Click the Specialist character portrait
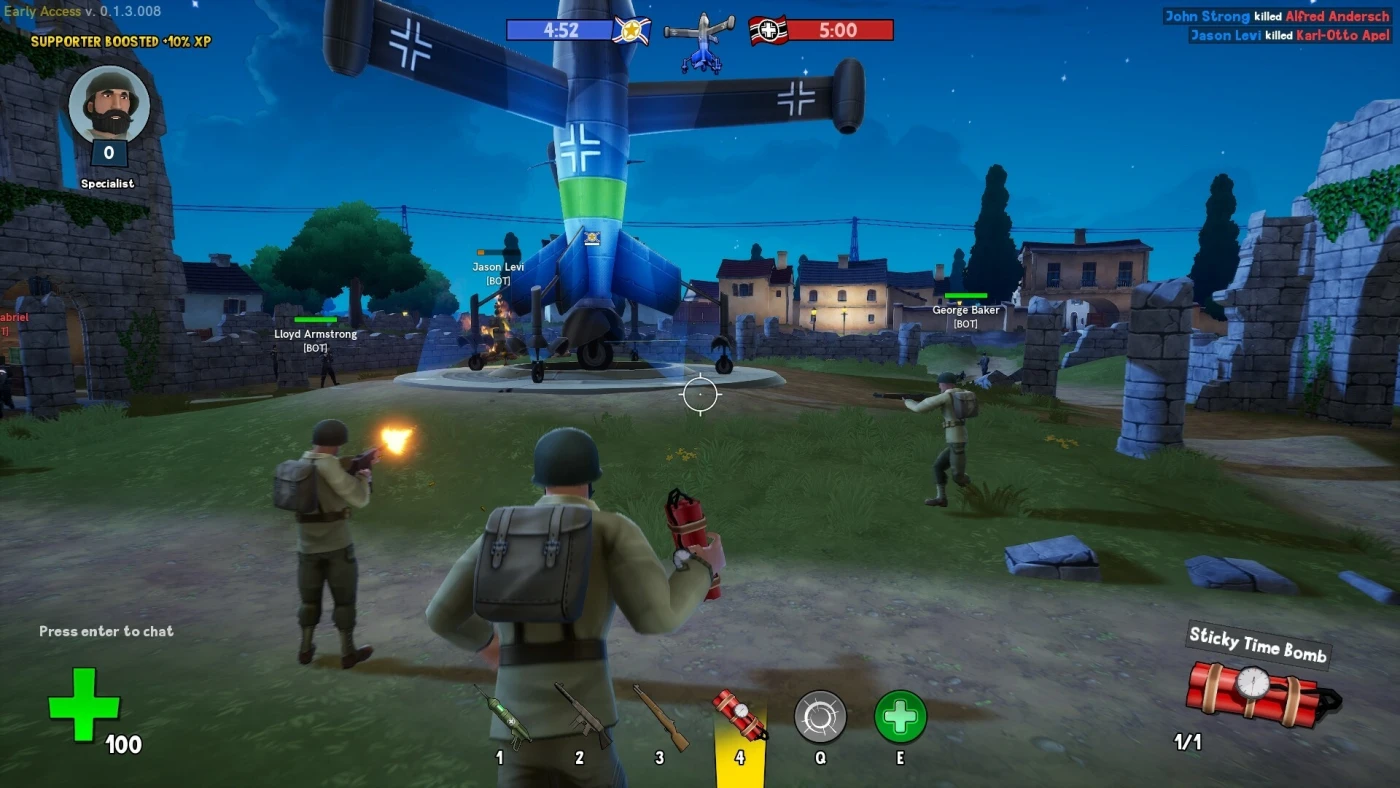The width and height of the screenshot is (1400, 788). click(109, 105)
